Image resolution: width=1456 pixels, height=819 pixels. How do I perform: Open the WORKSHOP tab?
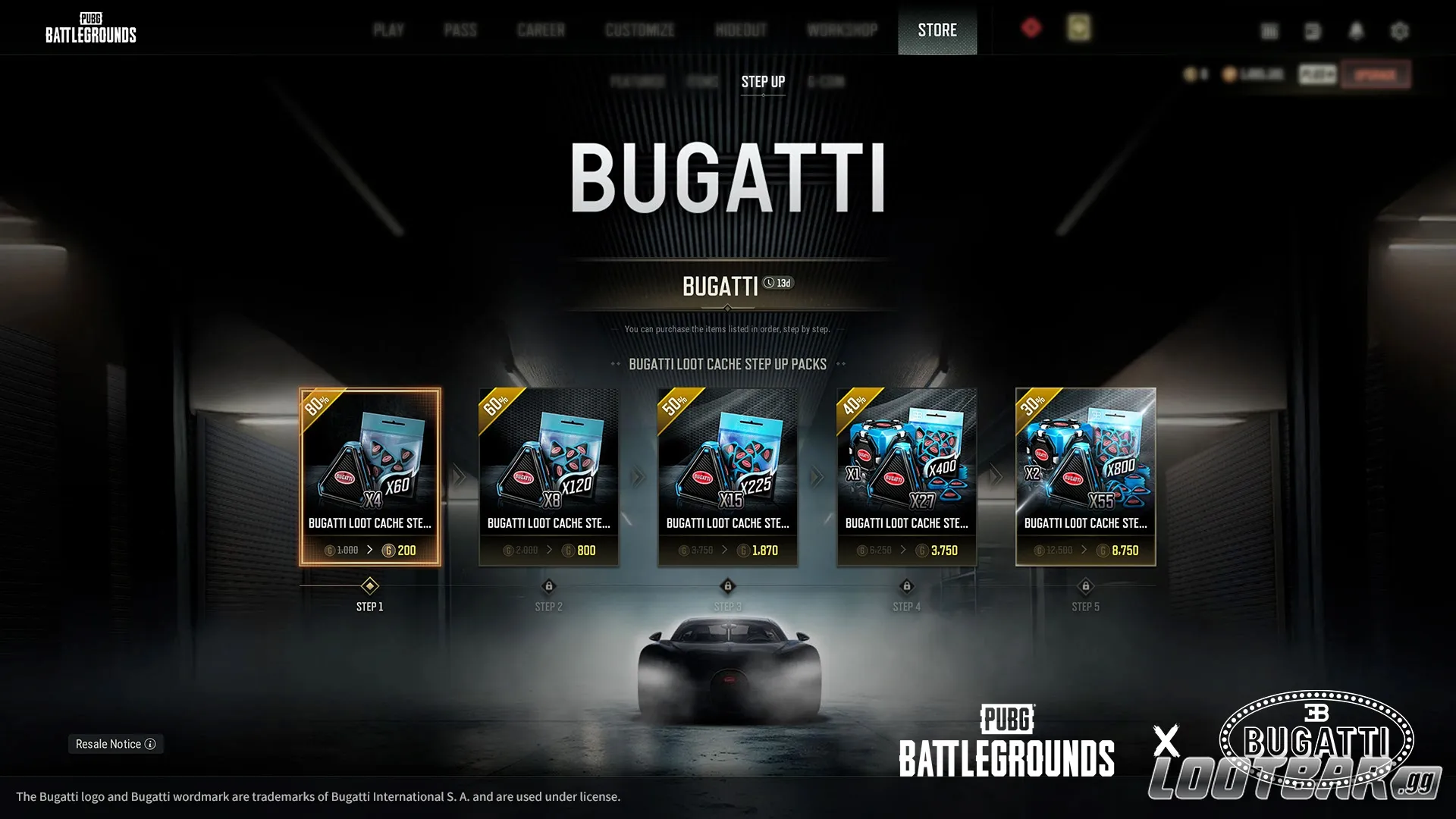click(842, 30)
